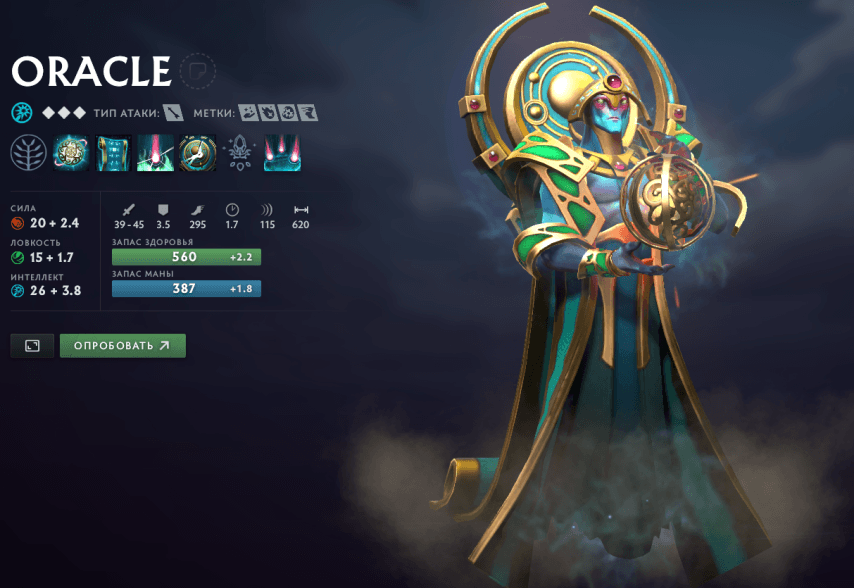Open the Aghanim's Scepter and Shard icon
Viewport: 854px width, 588px height.
tap(240, 153)
